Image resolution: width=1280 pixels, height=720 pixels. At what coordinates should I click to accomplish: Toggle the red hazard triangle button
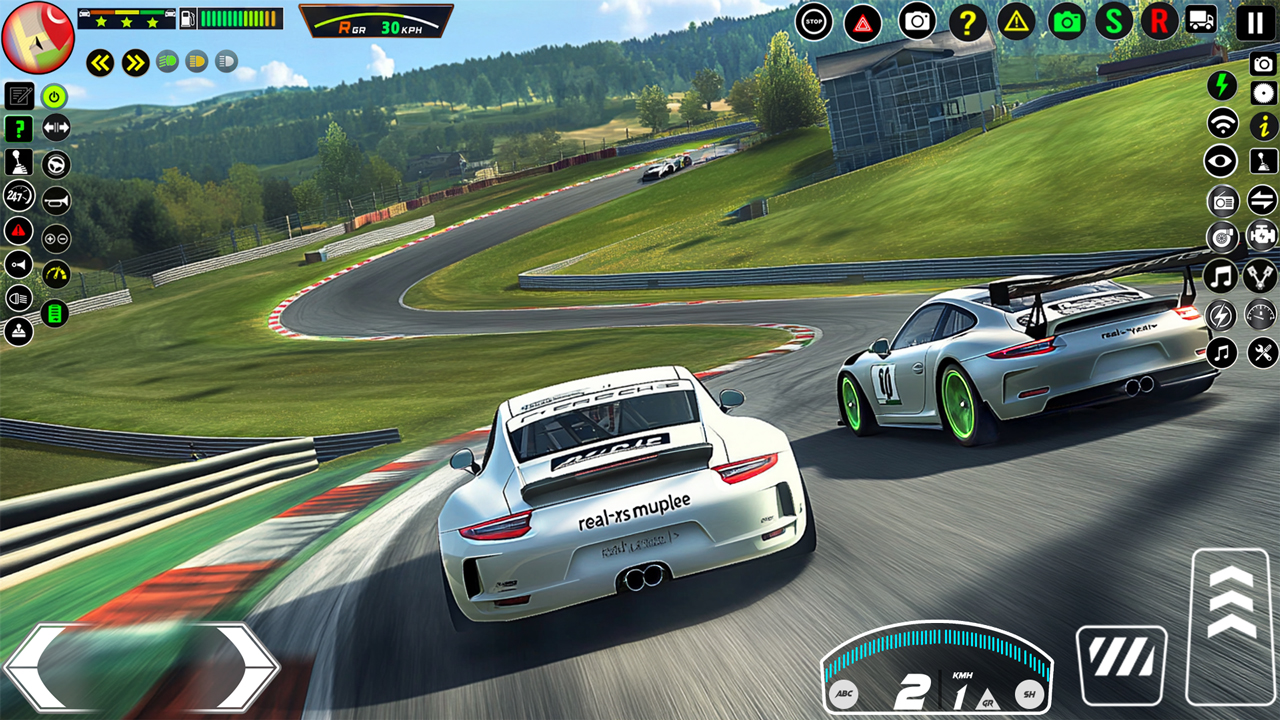[863, 22]
